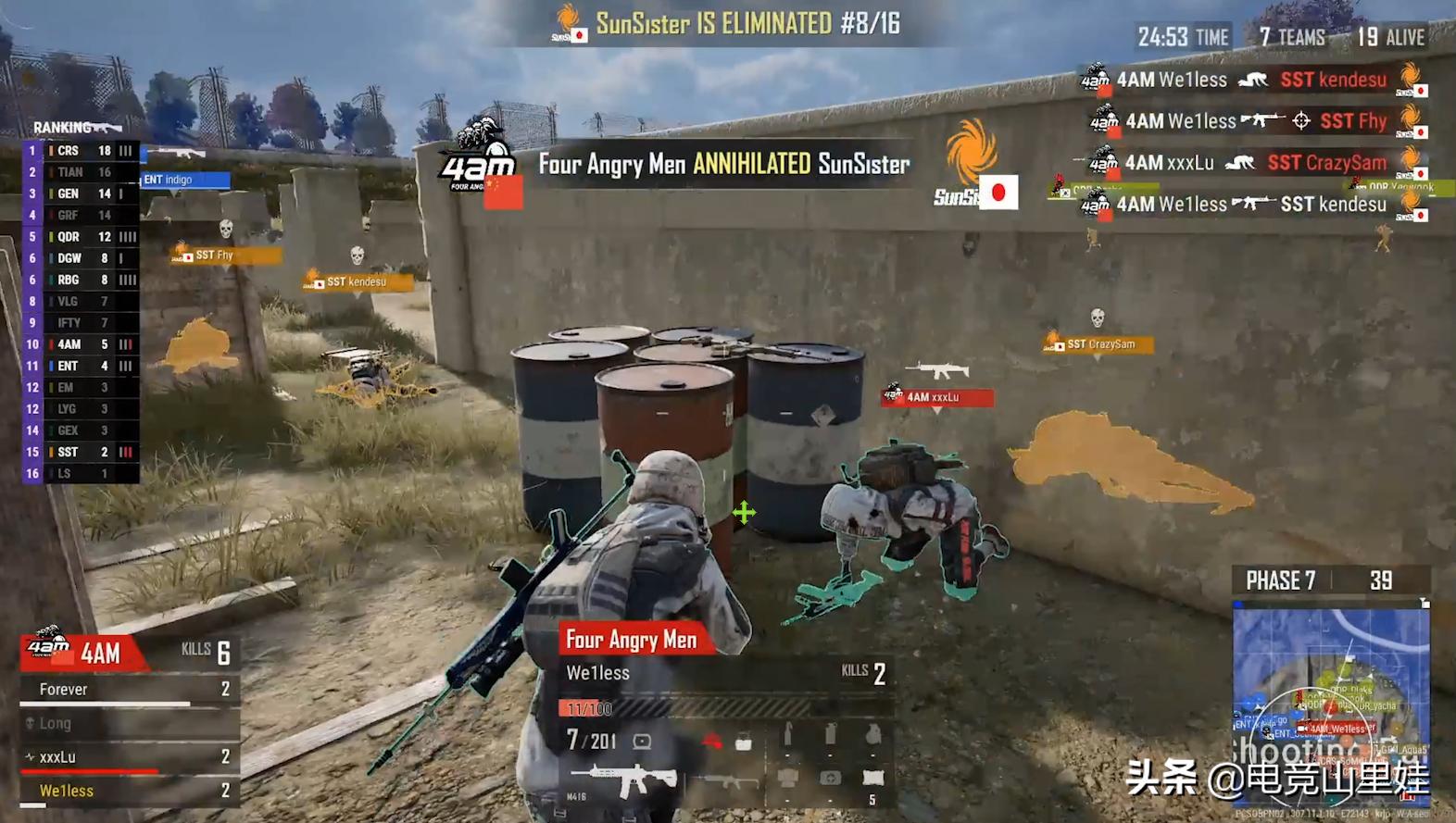Viewport: 1456px width, 823px height.
Task: Pick the ENT team ranking row
Action: tap(81, 366)
